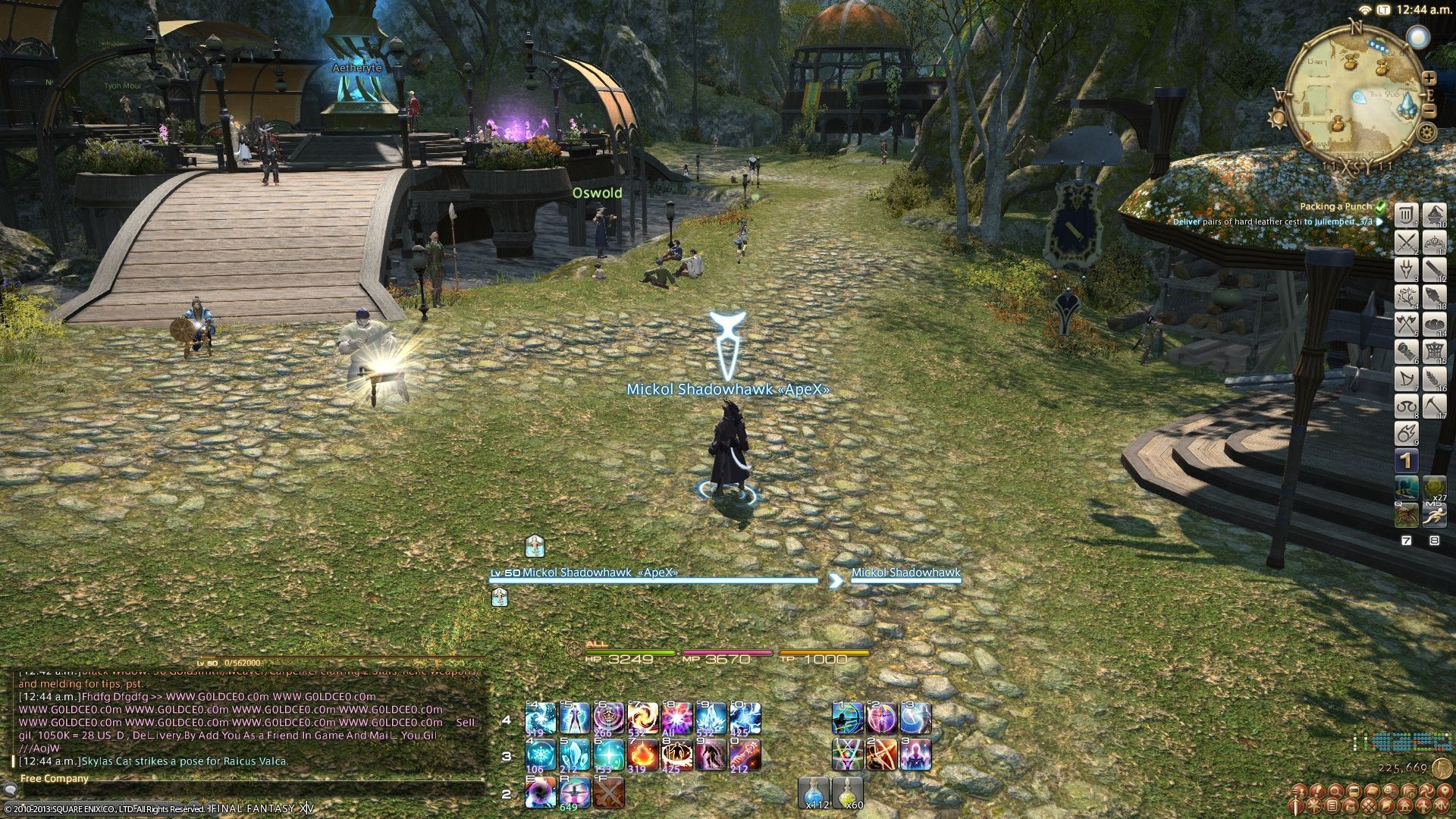Switch to the fish gear set icon

point(1434,297)
